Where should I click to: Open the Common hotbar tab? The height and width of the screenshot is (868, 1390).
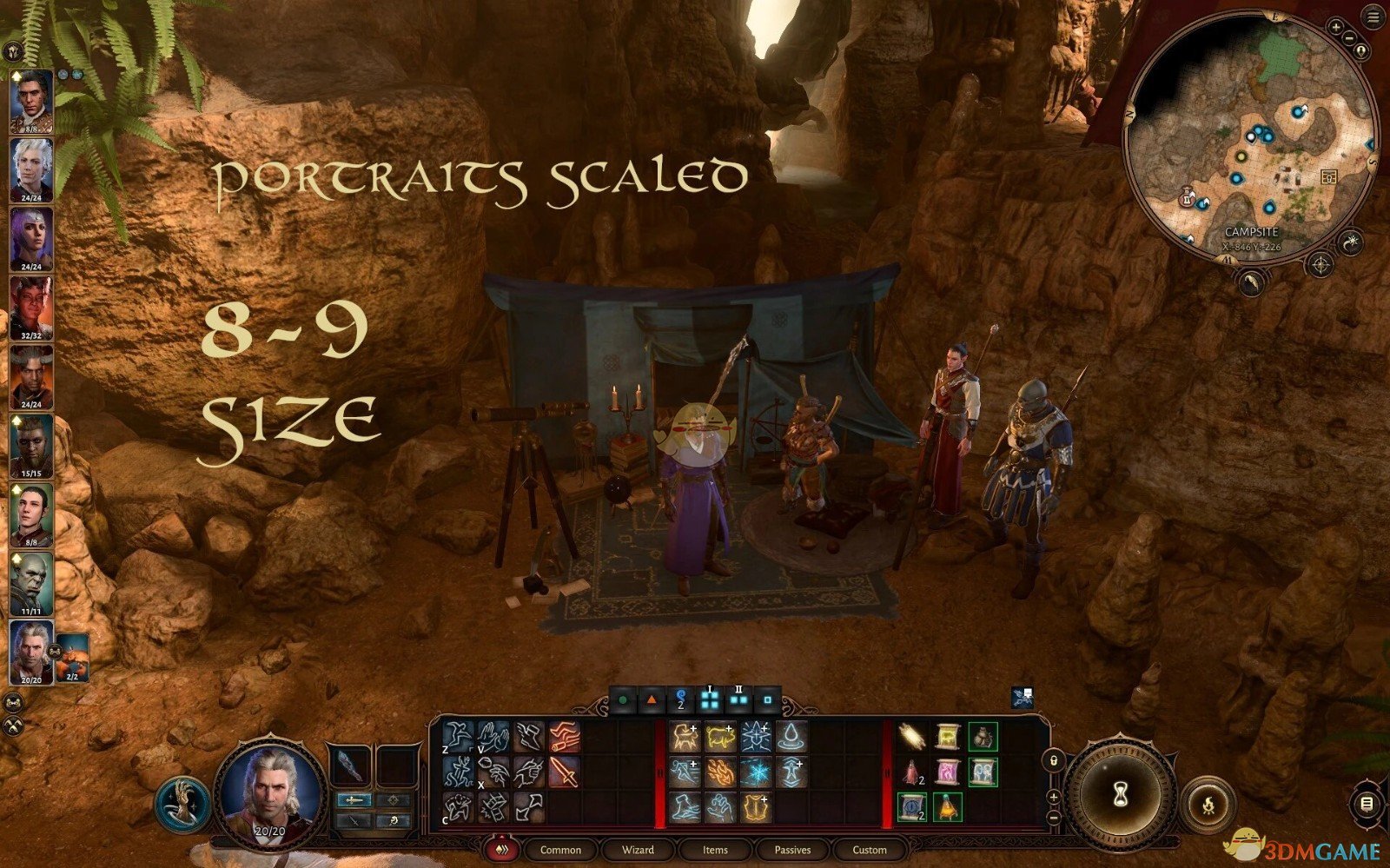[x=560, y=850]
